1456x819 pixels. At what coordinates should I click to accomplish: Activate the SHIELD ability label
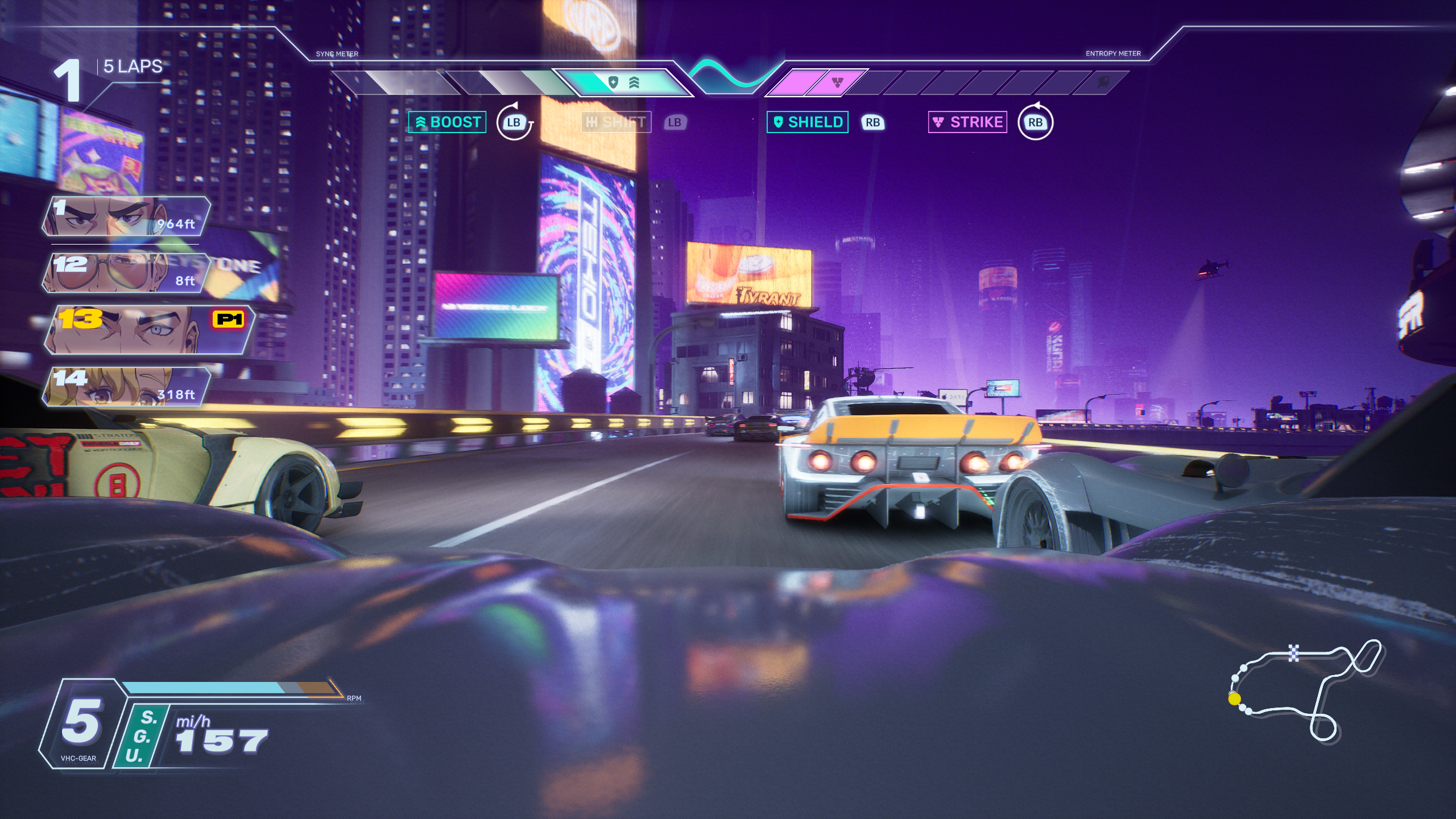808,122
